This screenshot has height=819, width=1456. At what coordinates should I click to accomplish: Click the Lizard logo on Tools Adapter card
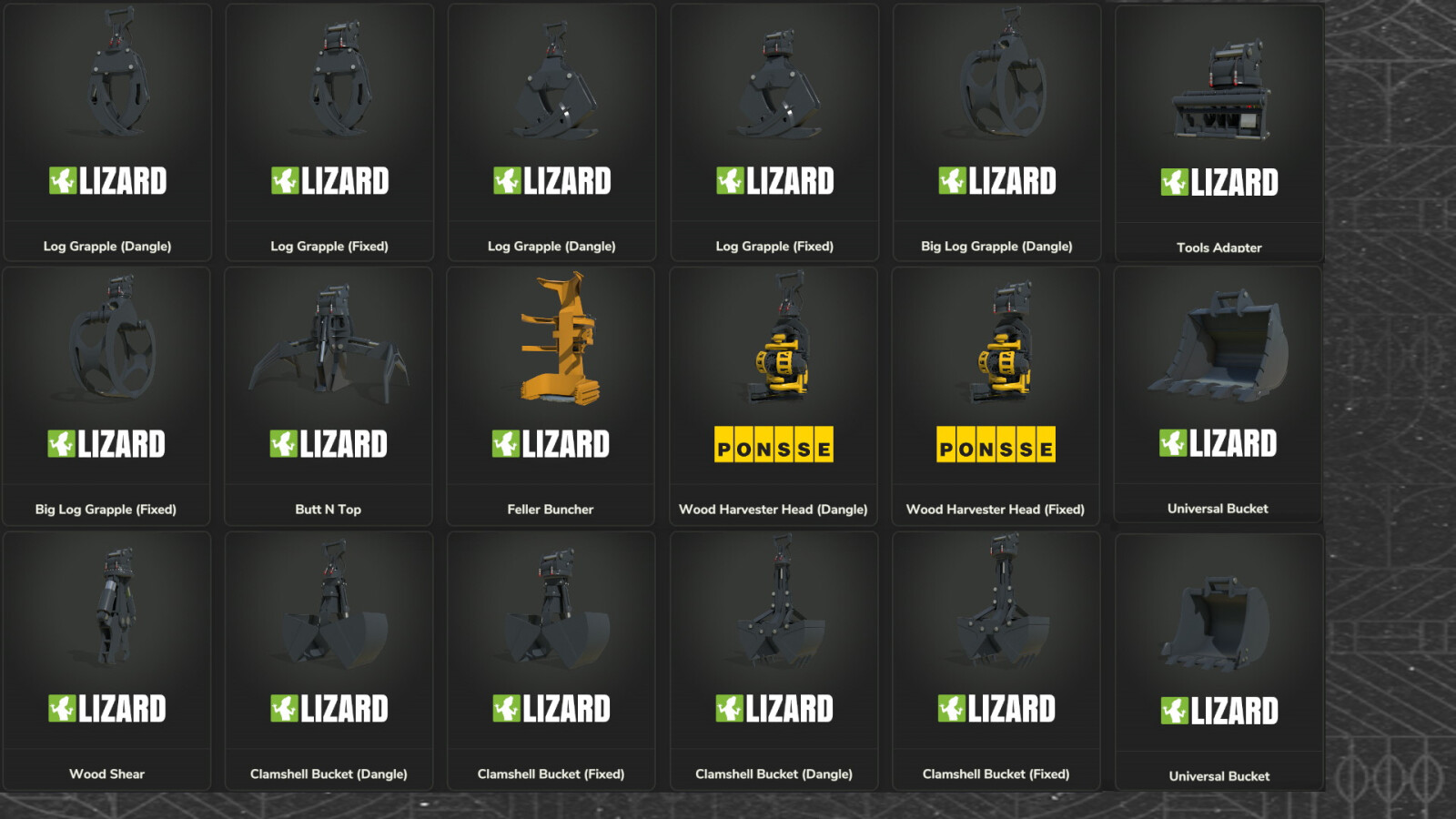pyautogui.click(x=1218, y=181)
